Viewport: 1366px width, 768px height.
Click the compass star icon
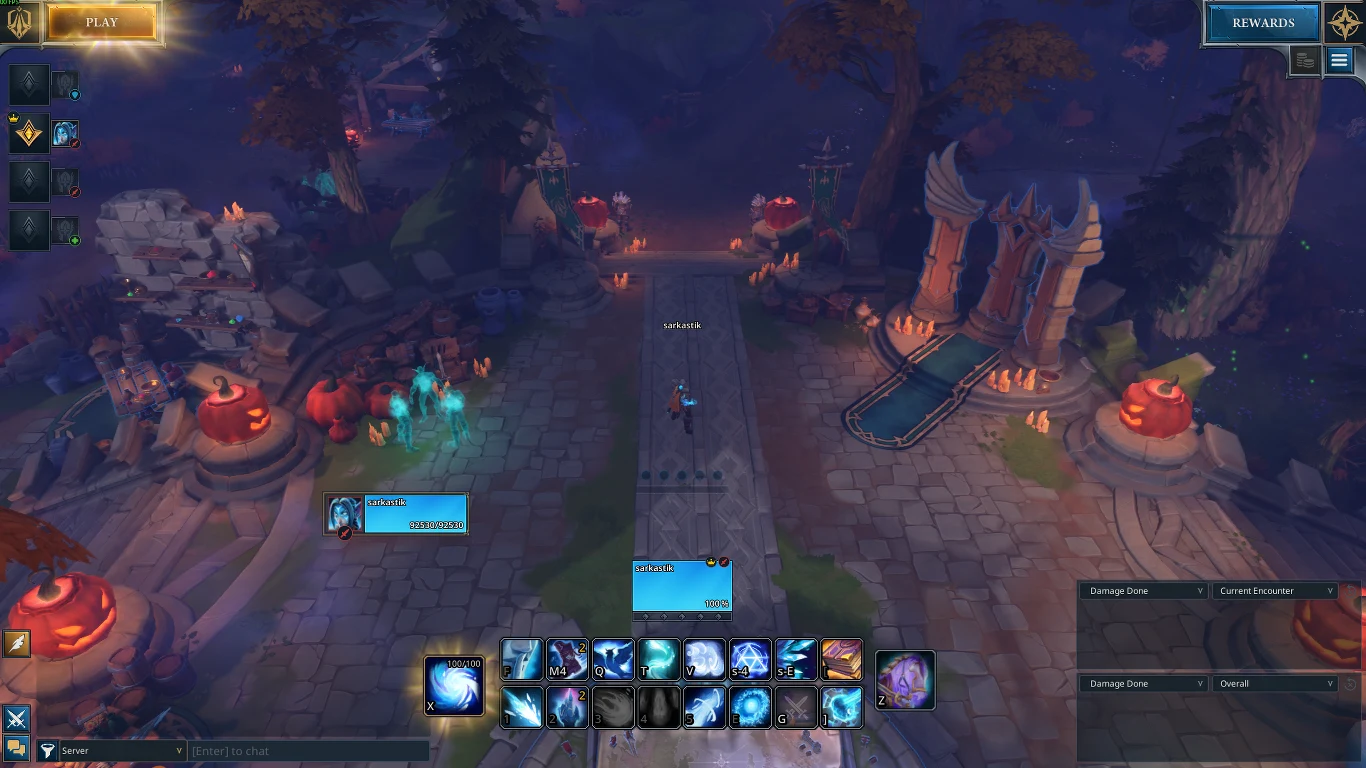tap(1343, 23)
